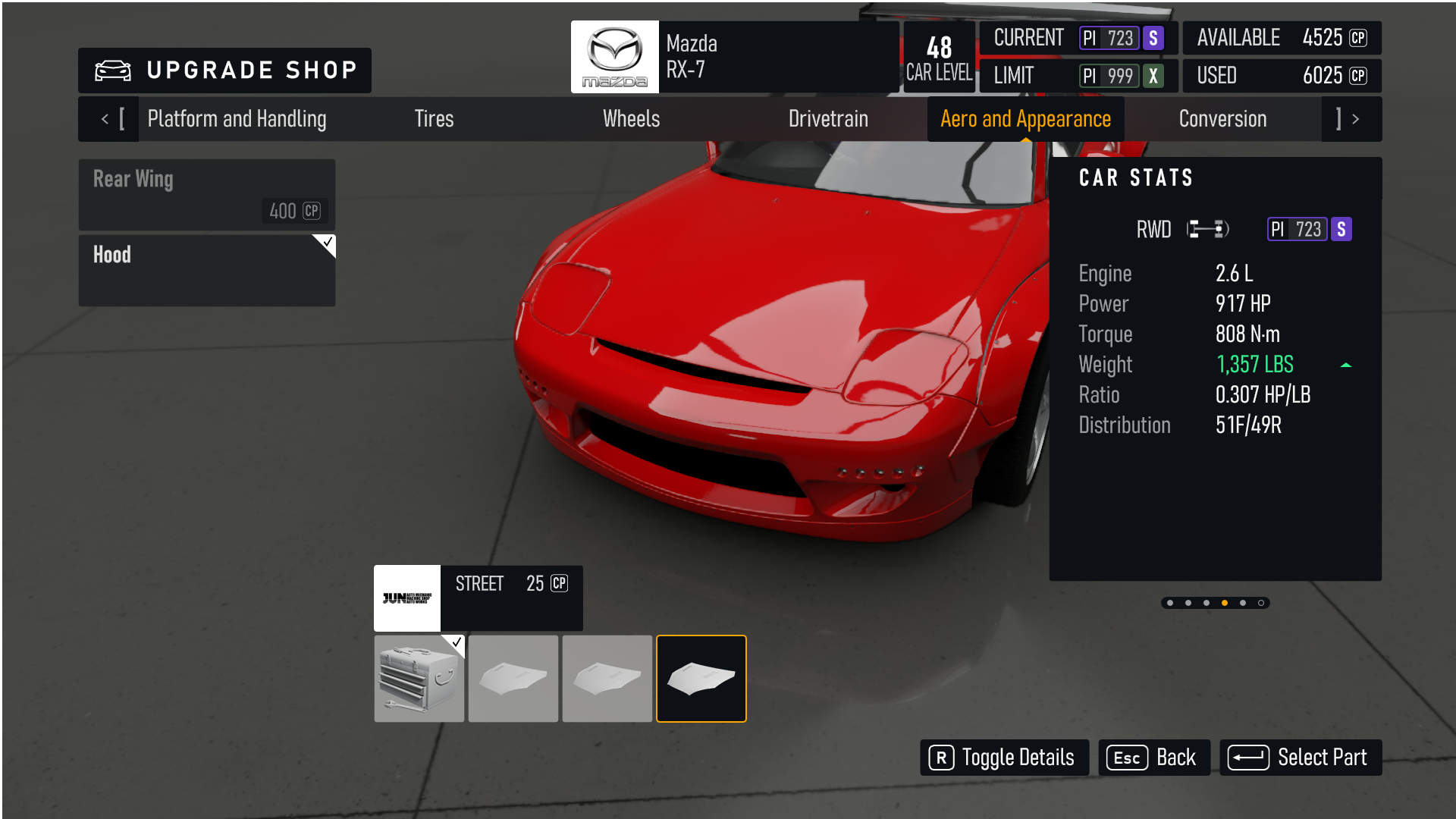Image resolution: width=1456 pixels, height=819 pixels.
Task: Switch to the Conversion tab
Action: [x=1222, y=119]
